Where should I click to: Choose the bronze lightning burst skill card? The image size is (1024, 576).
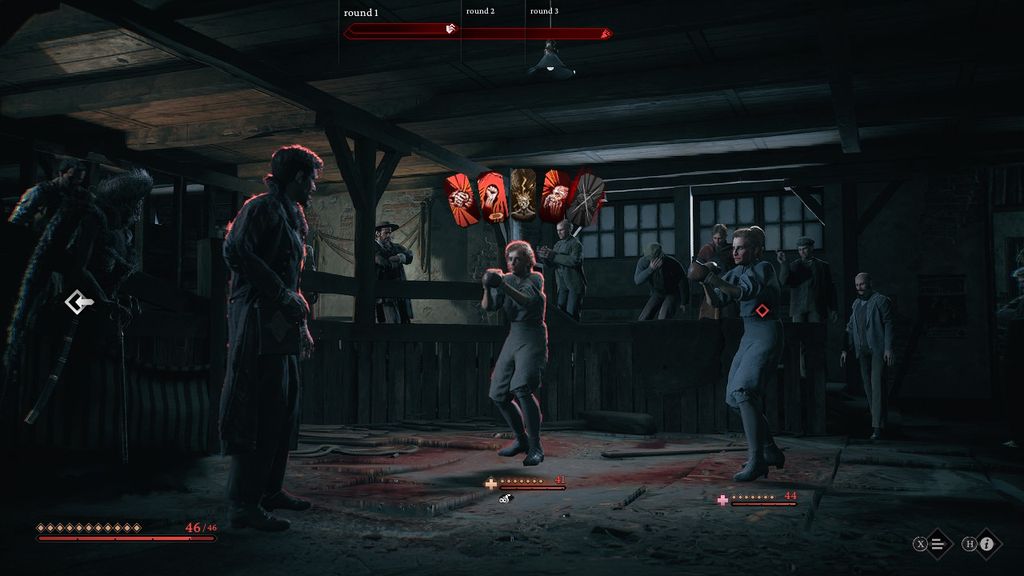[524, 194]
